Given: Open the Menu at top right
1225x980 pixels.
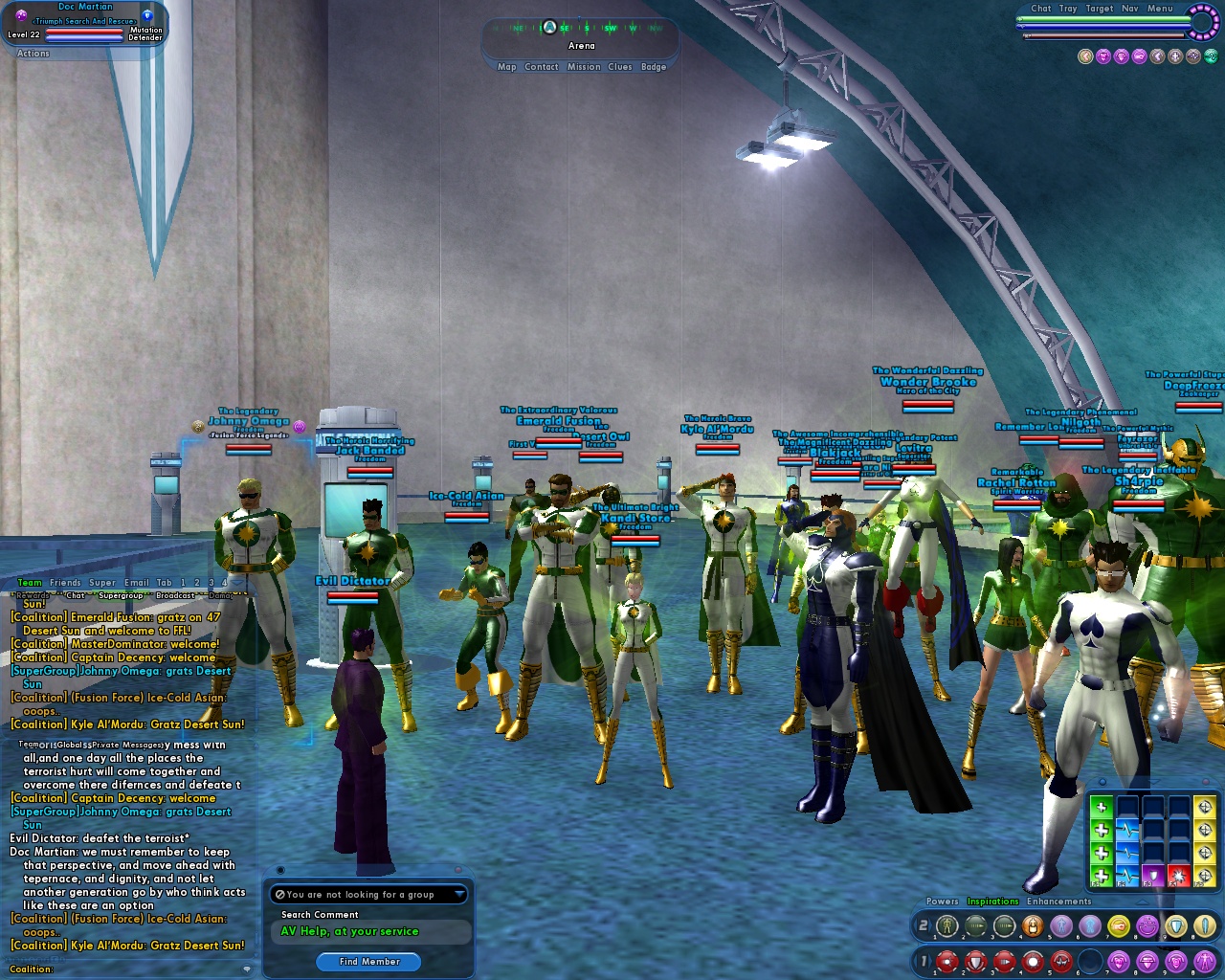Looking at the screenshot, I should 1160,8.
